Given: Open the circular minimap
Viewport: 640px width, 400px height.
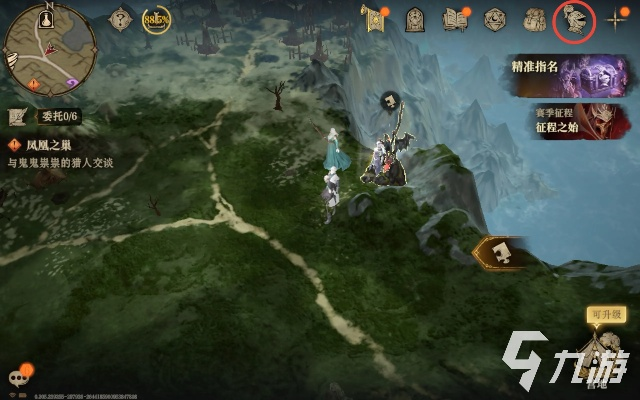Looking at the screenshot, I should point(50,50).
